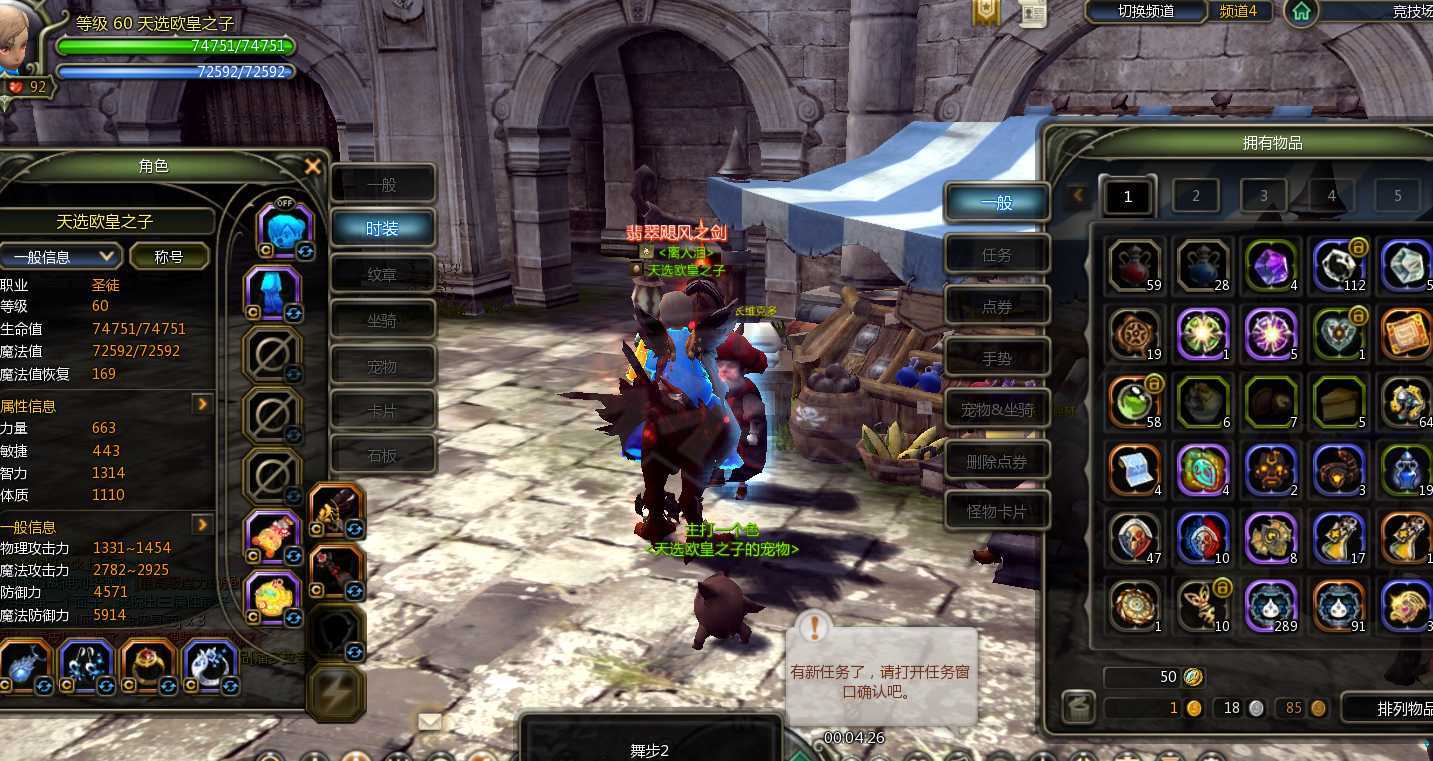Select the red potion stack of 59
This screenshot has height=761, width=1433.
1135,265
